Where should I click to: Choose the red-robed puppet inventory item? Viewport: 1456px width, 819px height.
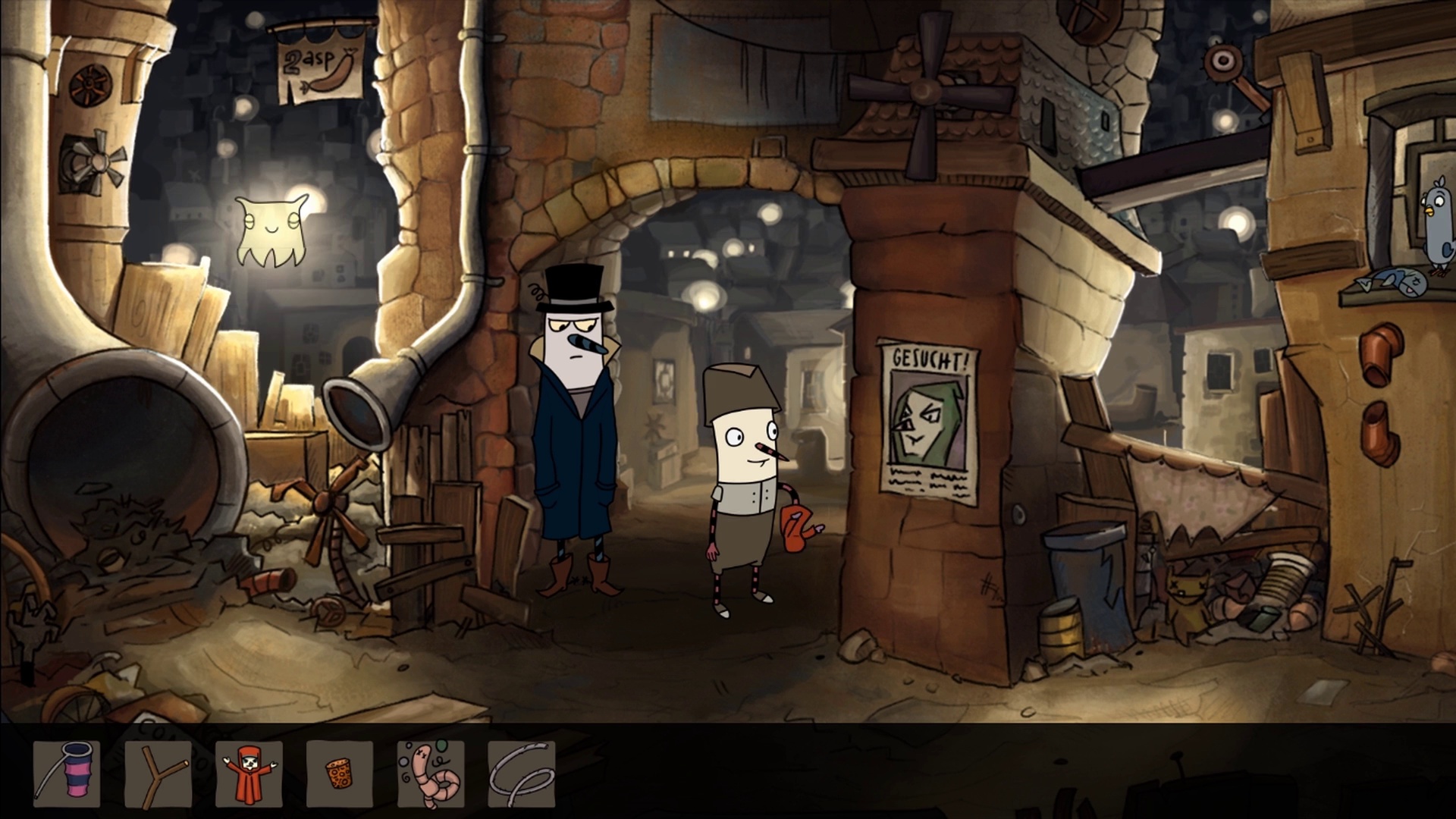249,773
